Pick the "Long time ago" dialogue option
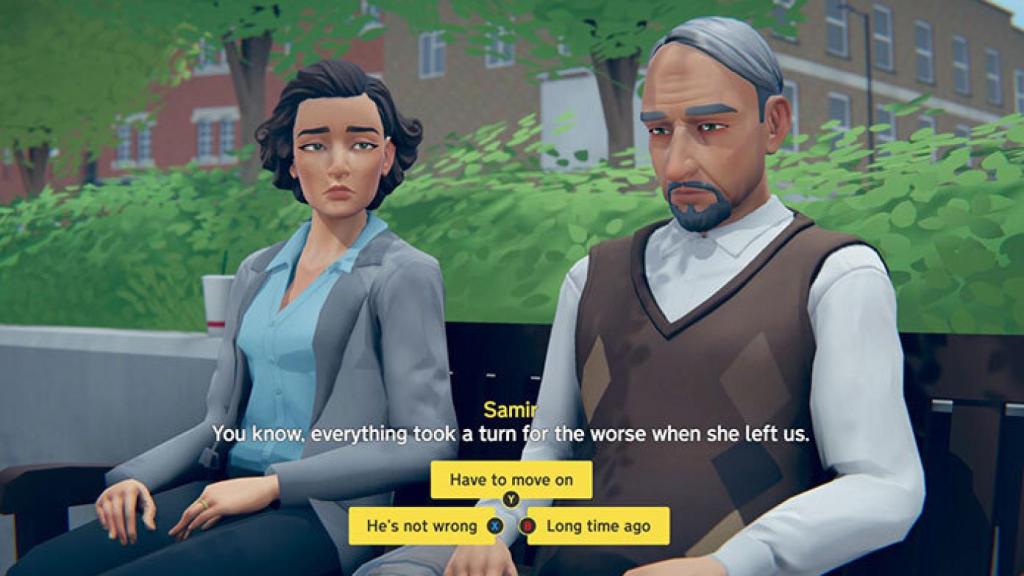 tap(598, 526)
